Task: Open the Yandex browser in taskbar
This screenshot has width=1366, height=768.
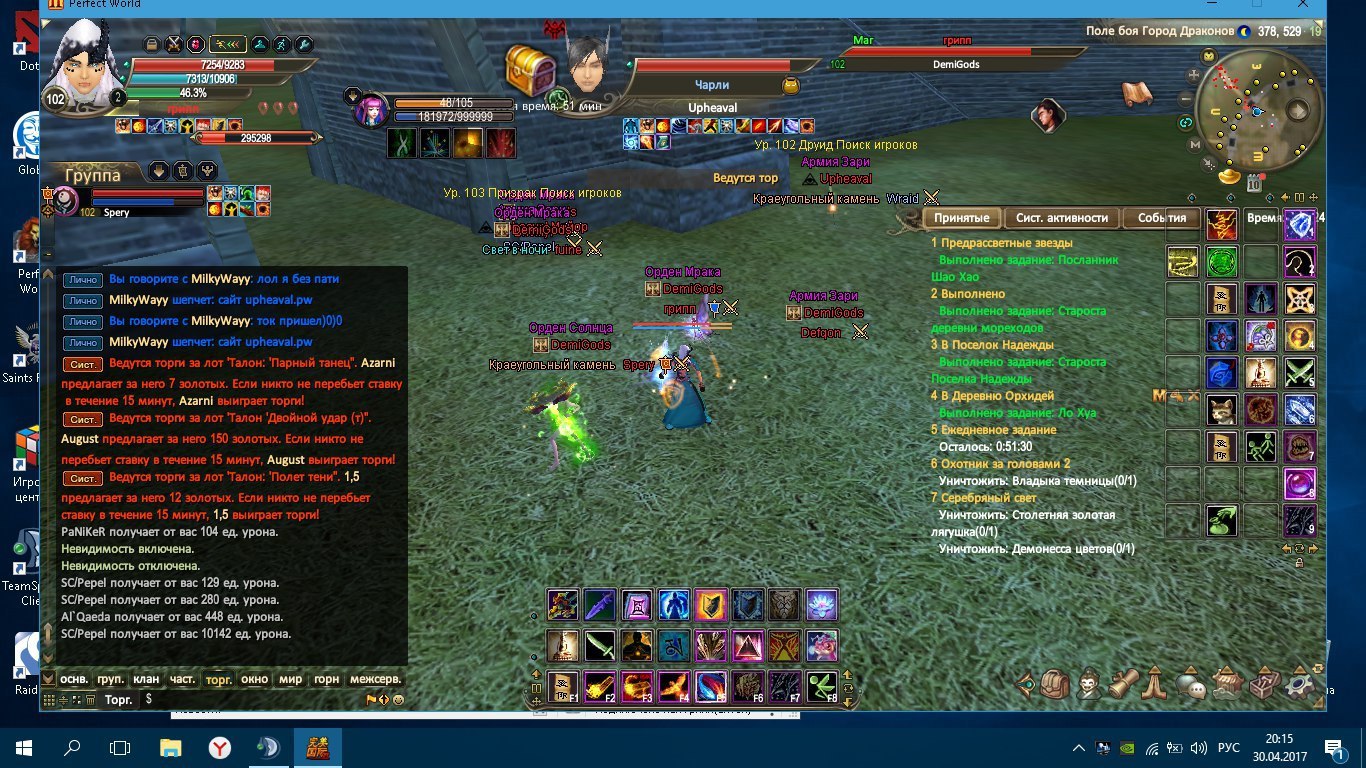Action: (220, 747)
